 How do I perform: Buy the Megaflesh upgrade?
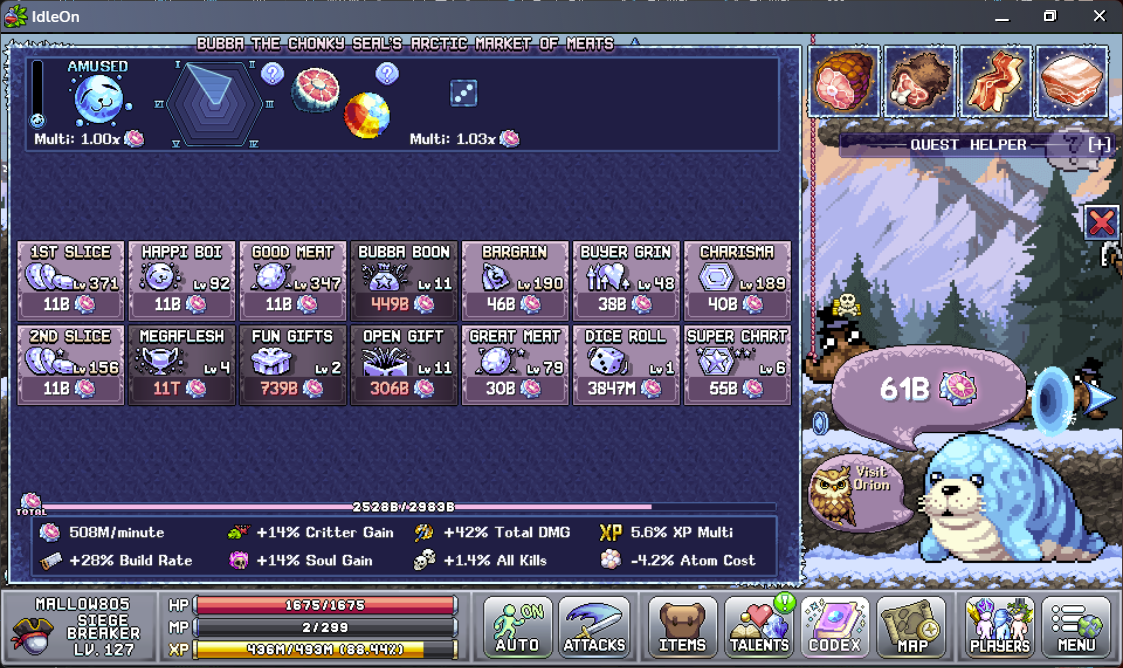point(182,365)
